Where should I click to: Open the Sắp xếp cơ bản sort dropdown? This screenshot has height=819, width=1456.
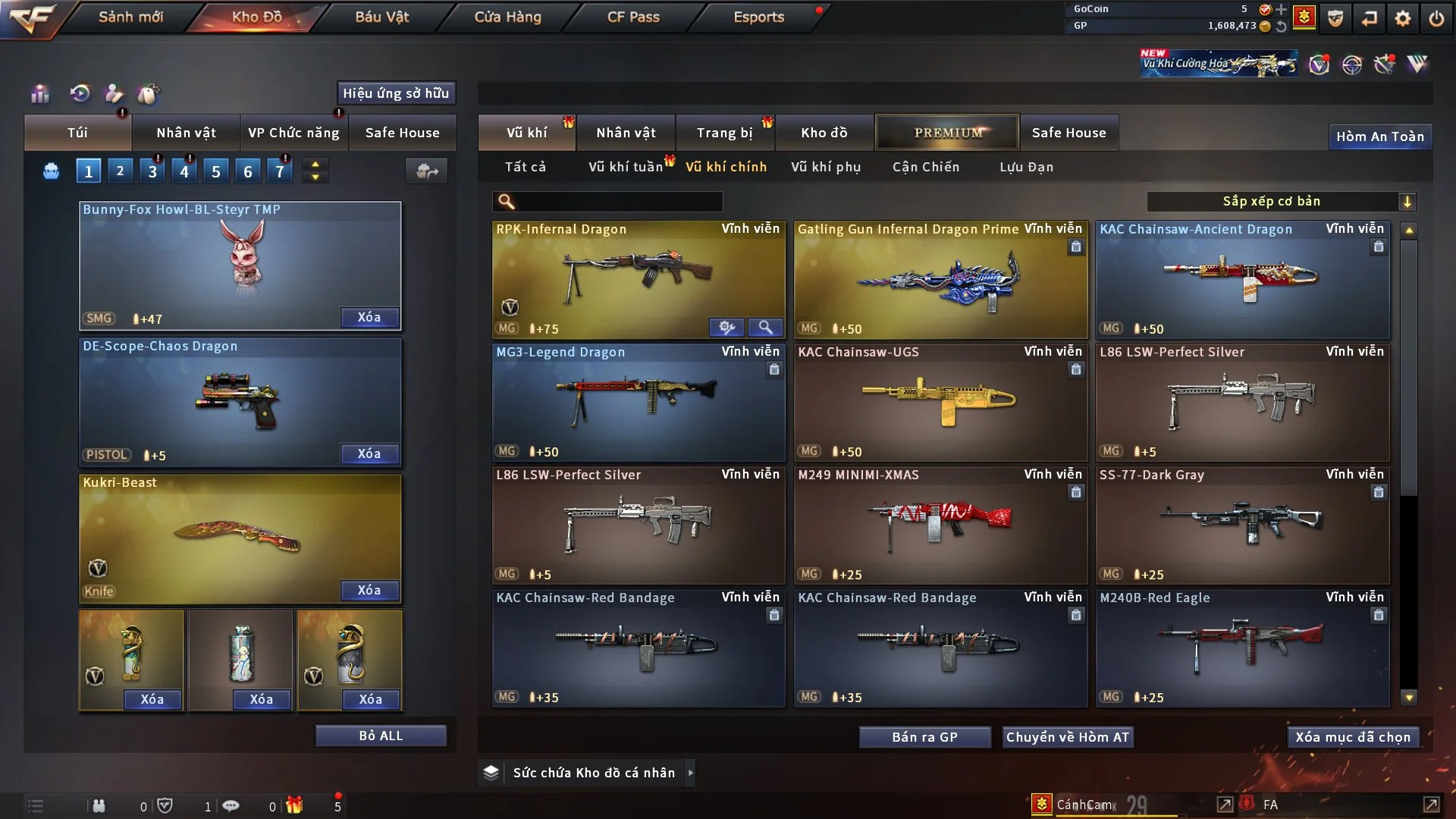(x=1281, y=202)
